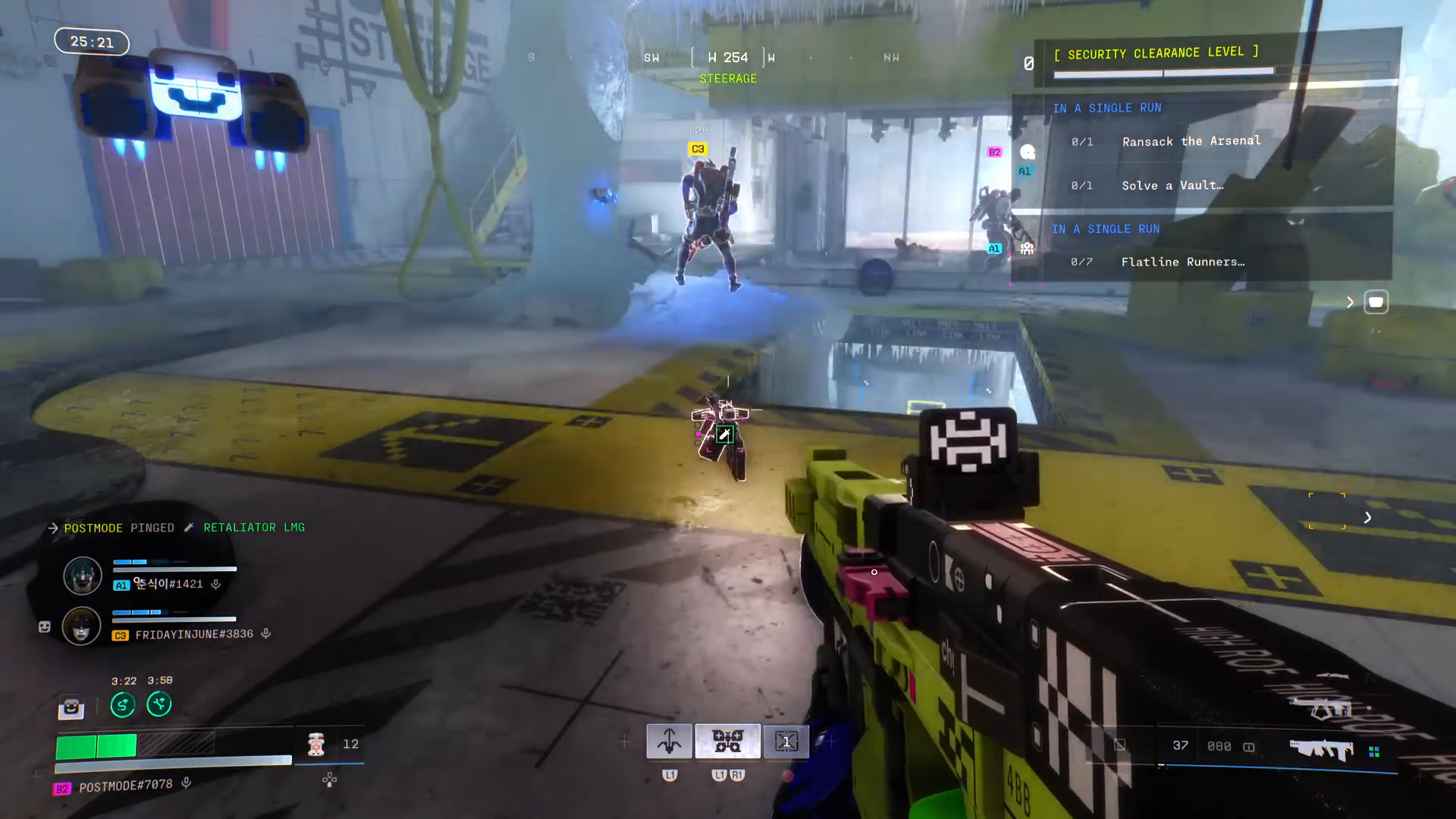
Task: Select the third ability slot with count 1
Action: [x=786, y=741]
